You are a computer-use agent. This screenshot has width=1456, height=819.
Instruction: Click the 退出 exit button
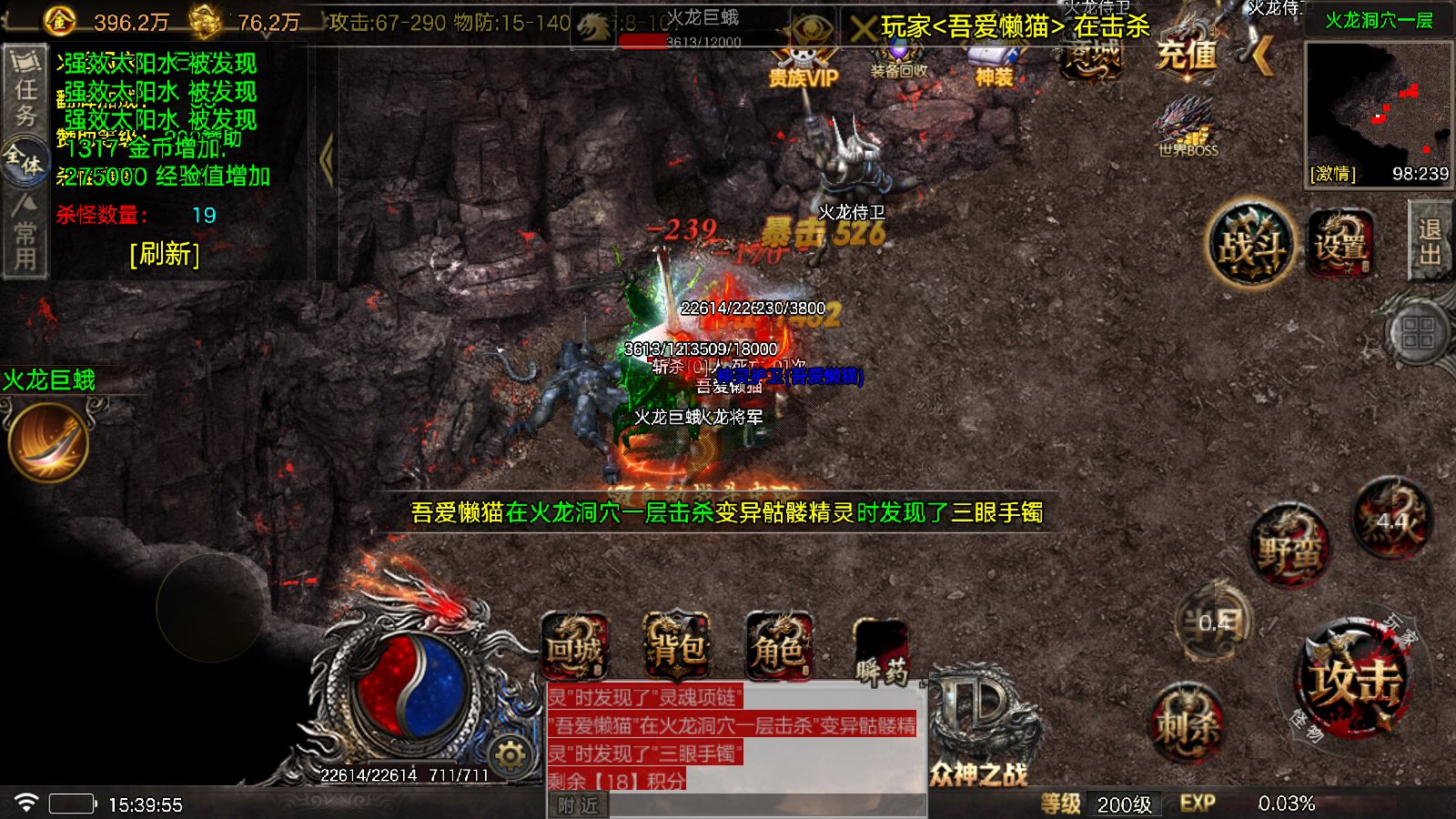[x=1430, y=240]
